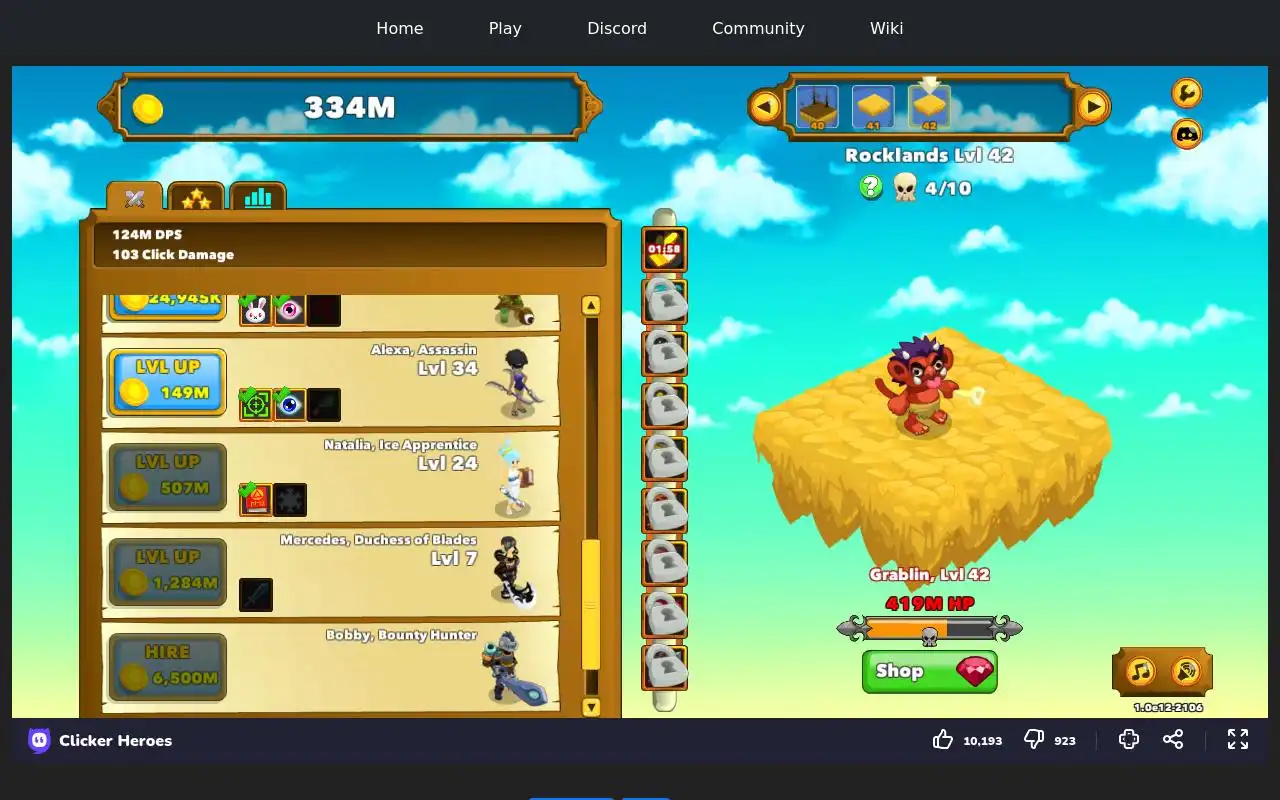Screen dimensions: 1280x800
Task: Select the crossed swords heroes tab
Action: 135,198
